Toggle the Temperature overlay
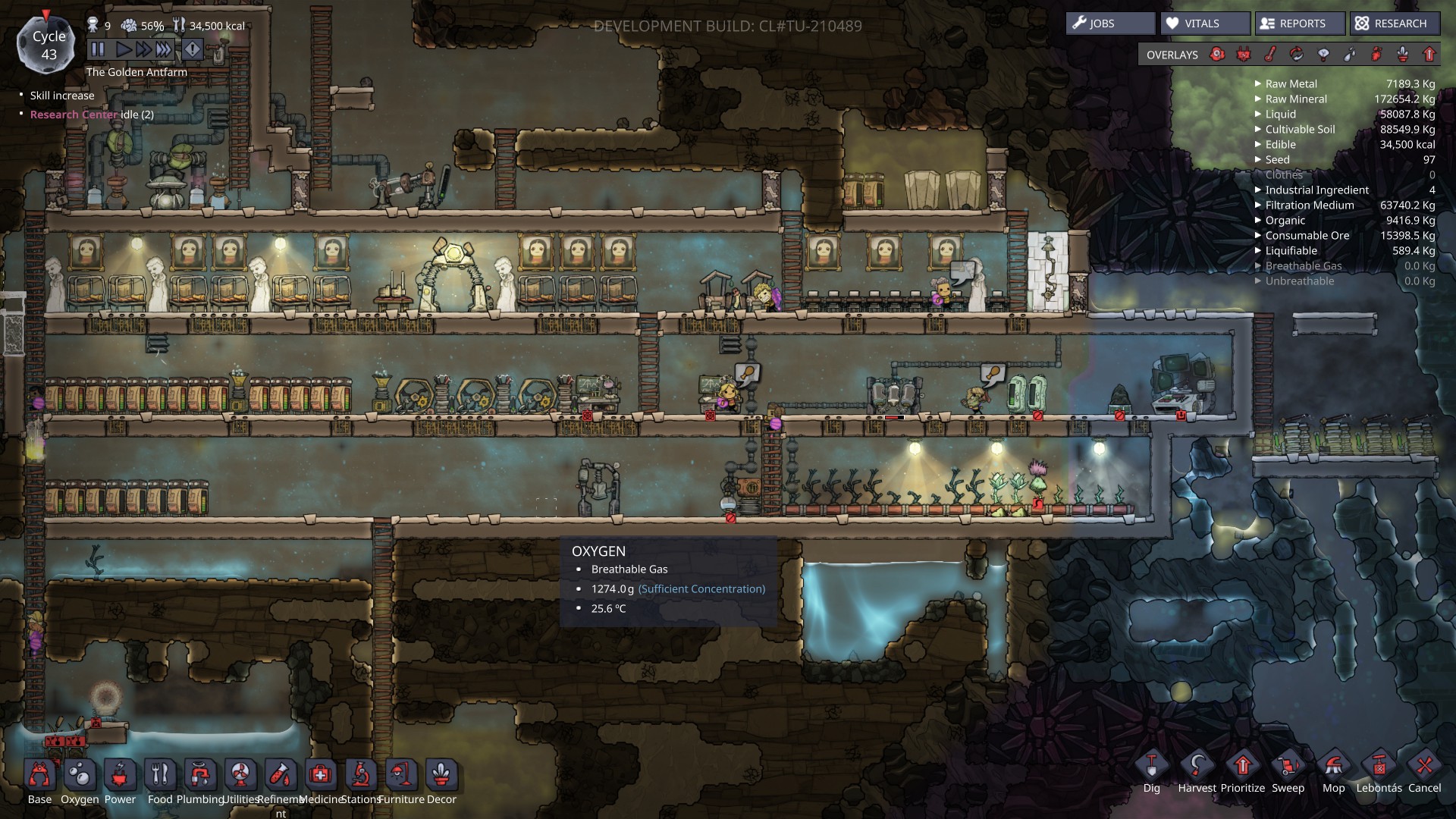This screenshot has width=1456, height=819. pos(1269,54)
